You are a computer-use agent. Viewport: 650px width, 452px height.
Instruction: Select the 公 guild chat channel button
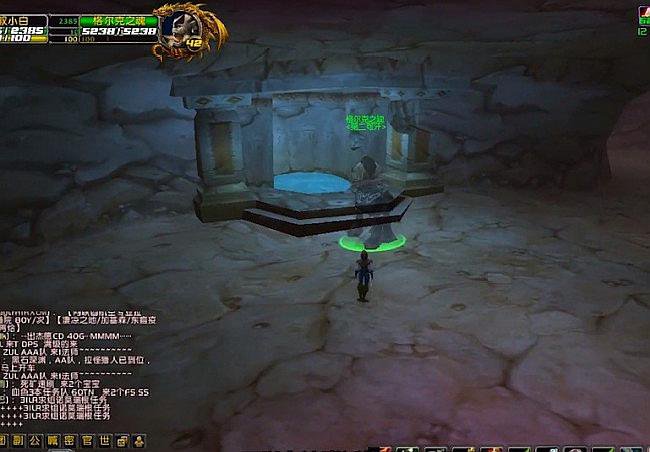[35, 440]
